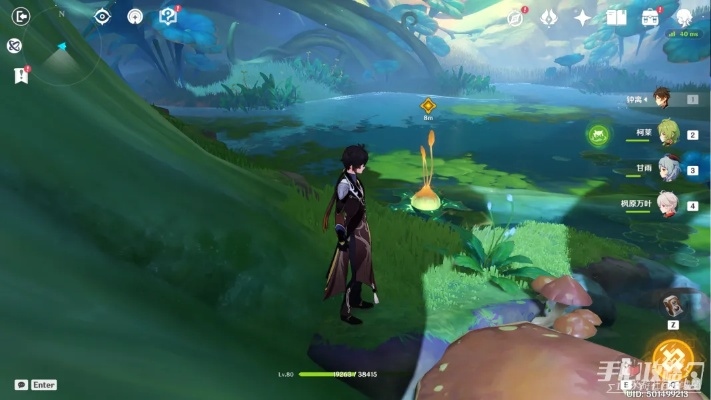Open the quest log exclamation bookmark
Screen dimensions: 711x400
pos(20,75)
